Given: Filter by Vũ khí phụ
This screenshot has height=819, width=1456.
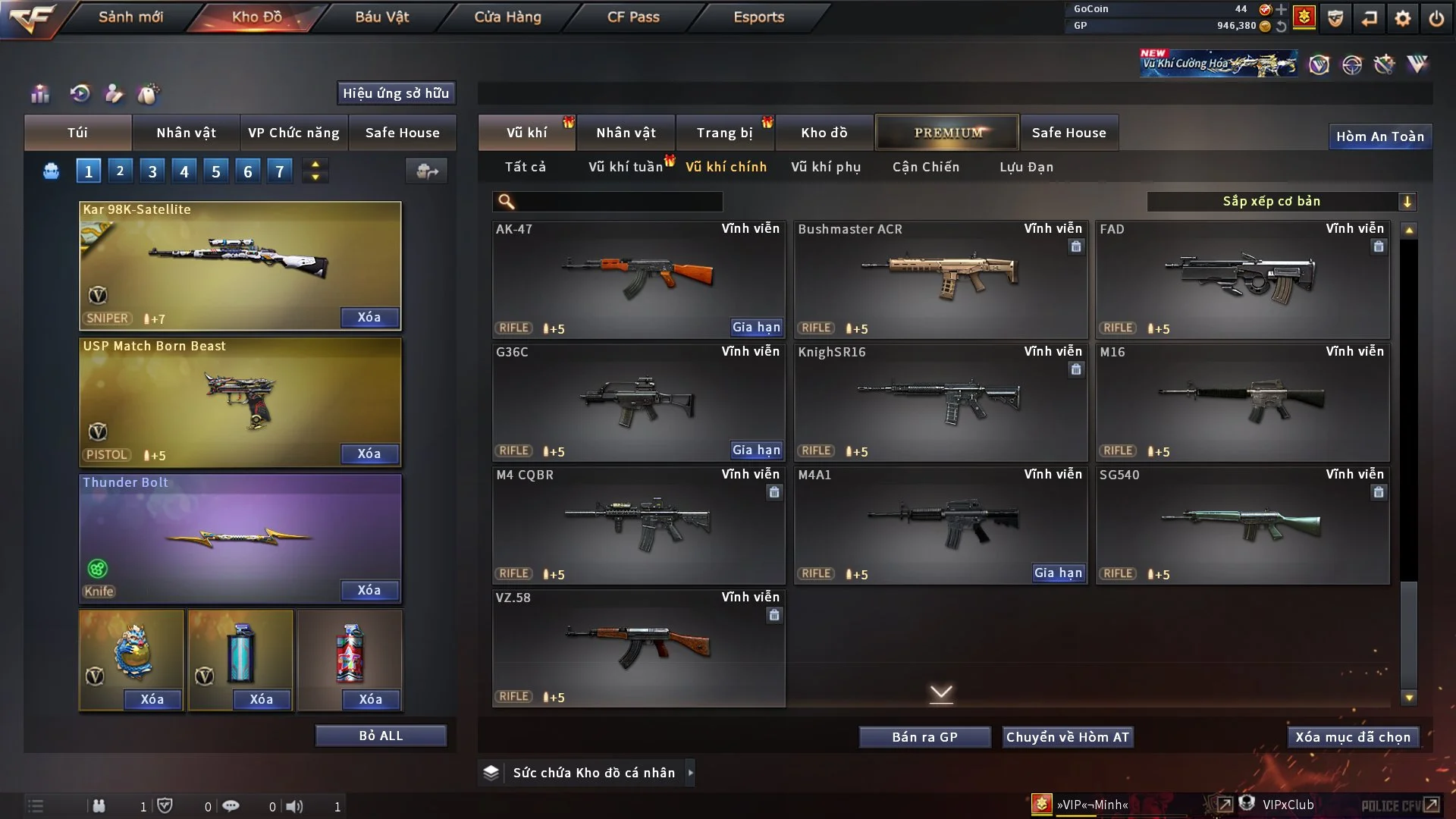Looking at the screenshot, I should (825, 167).
